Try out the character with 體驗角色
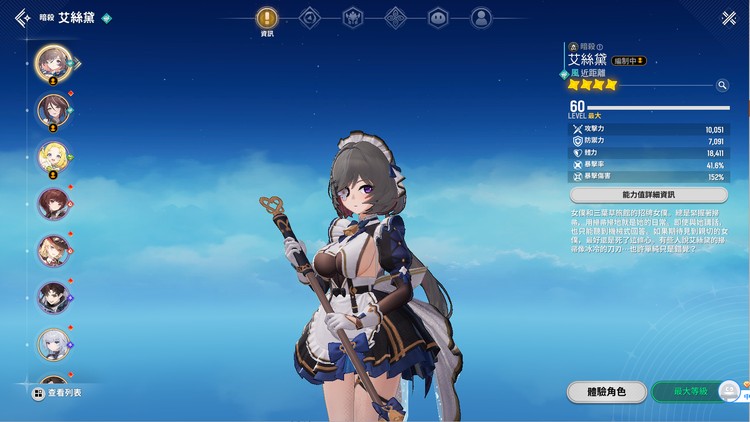Image resolution: width=750 pixels, height=422 pixels. coord(607,392)
